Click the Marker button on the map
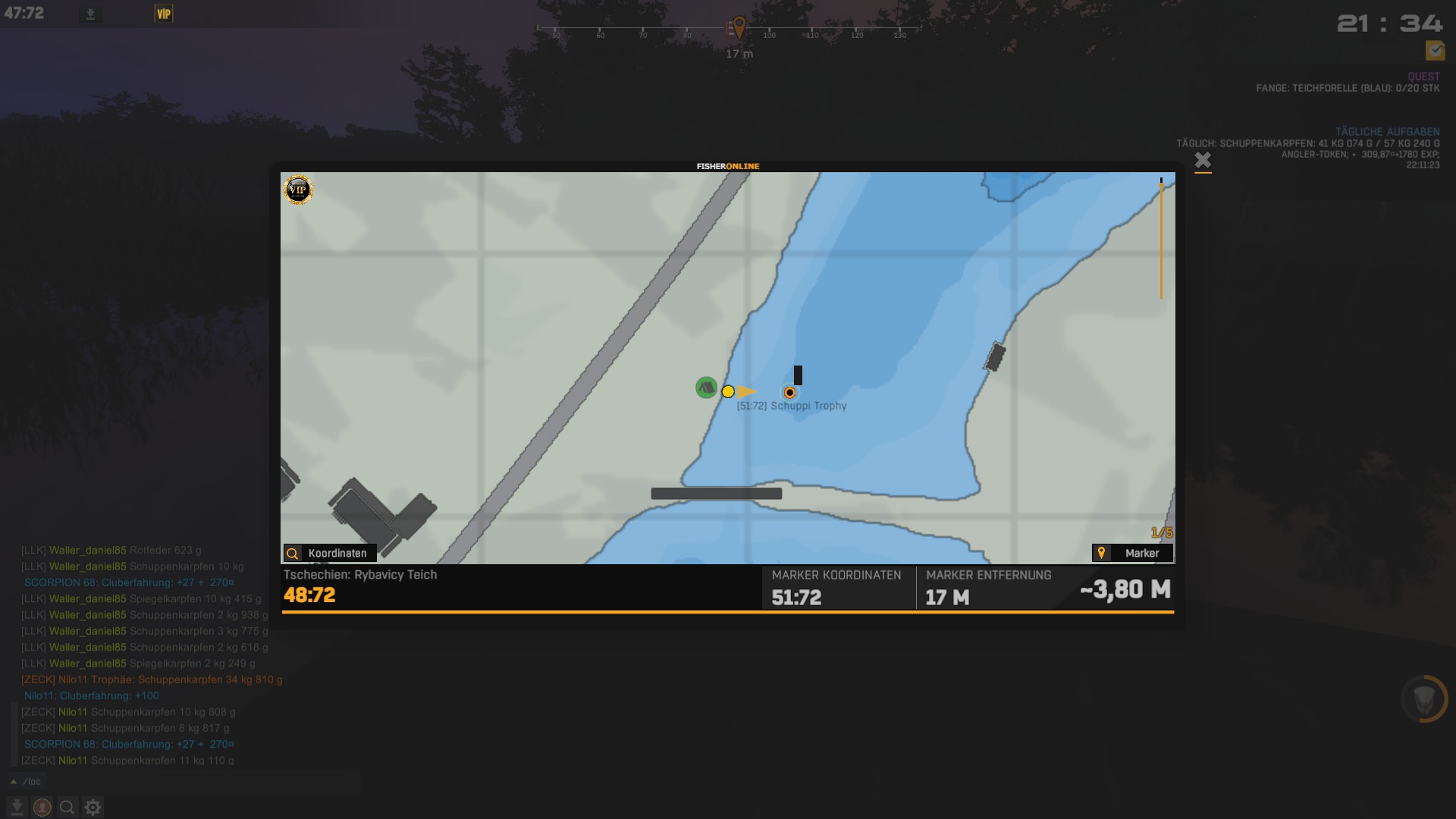Screen dimensions: 1456x819 tap(1132, 553)
